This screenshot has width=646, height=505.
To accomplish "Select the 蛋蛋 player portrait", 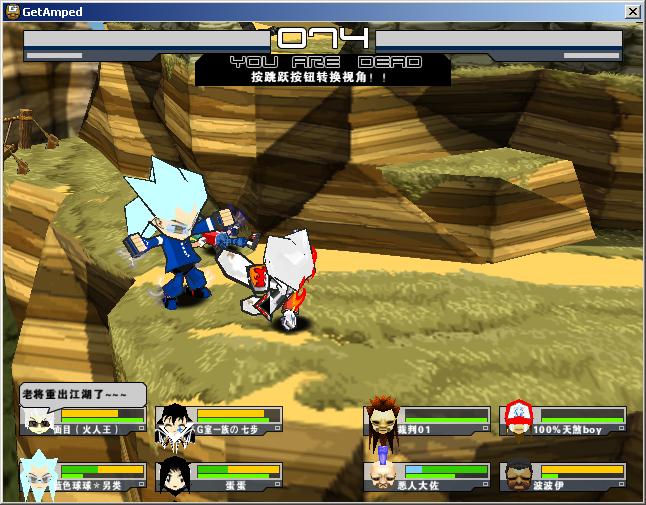I will pos(174,476).
